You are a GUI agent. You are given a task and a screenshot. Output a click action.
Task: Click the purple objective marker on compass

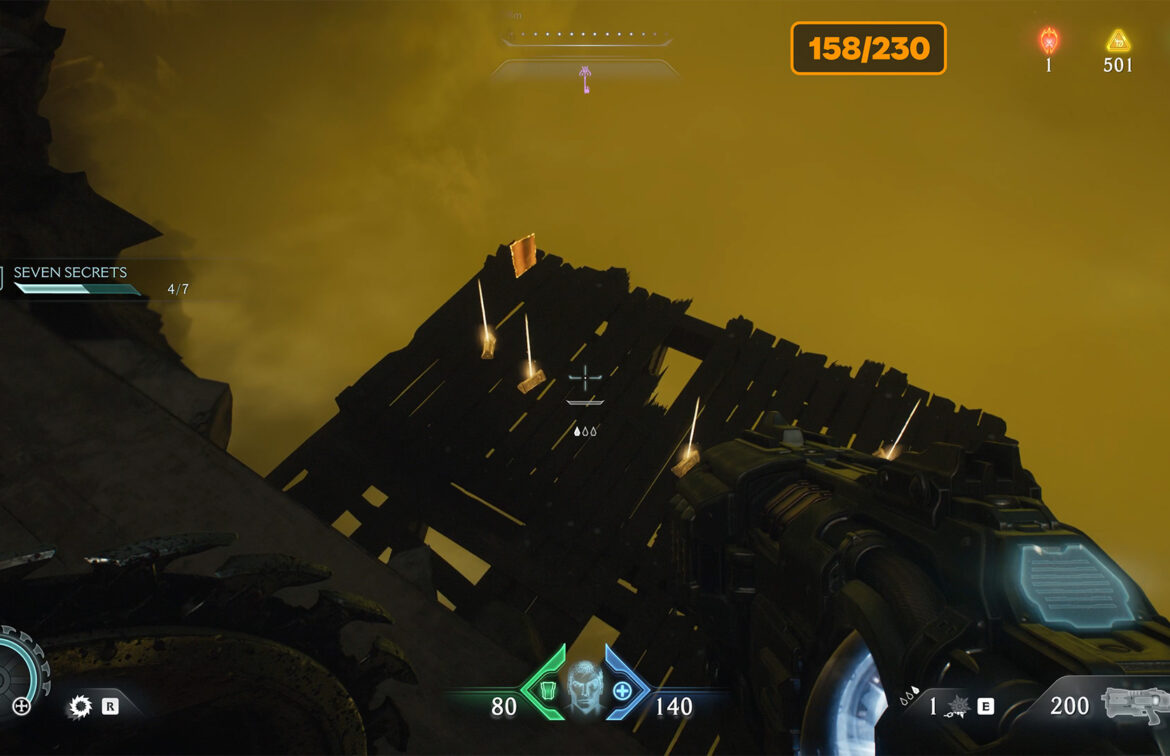[x=585, y=76]
